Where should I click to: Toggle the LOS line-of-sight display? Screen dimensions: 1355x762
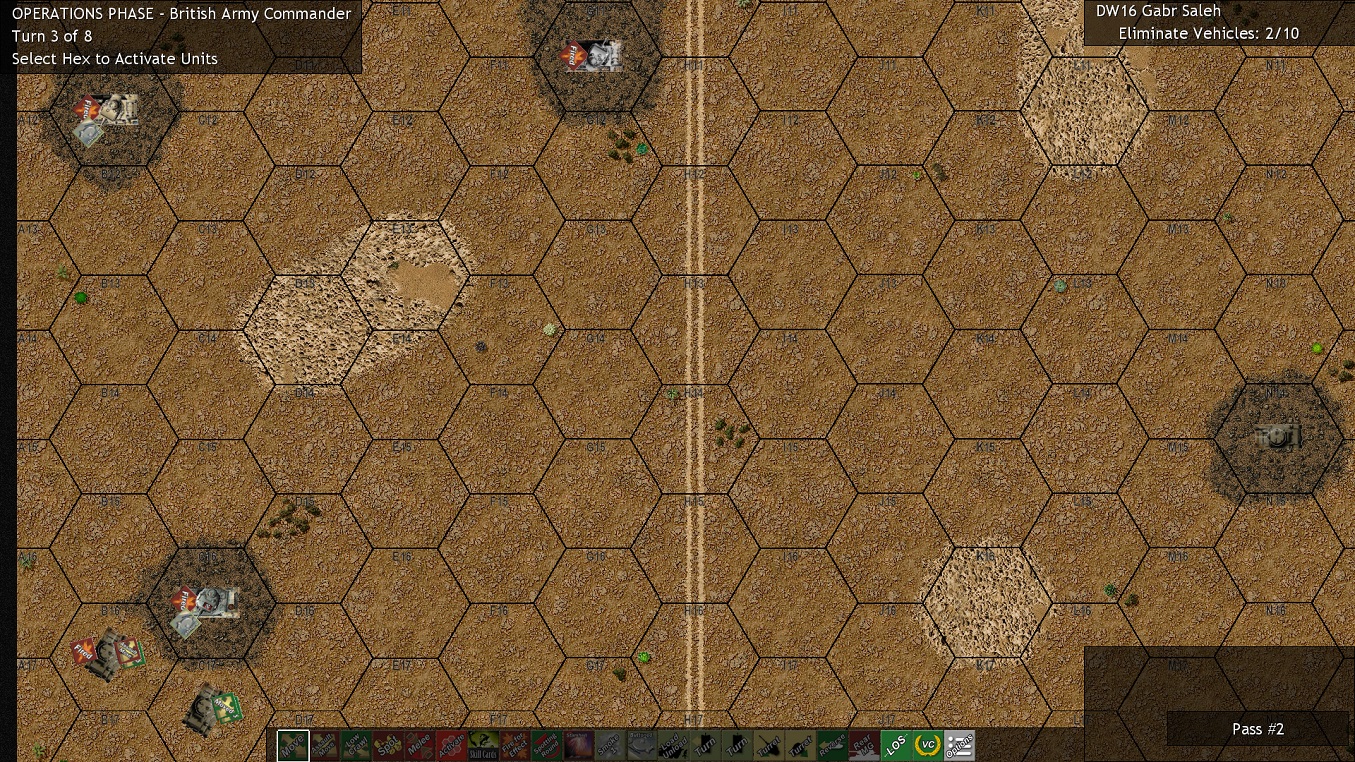[895, 745]
